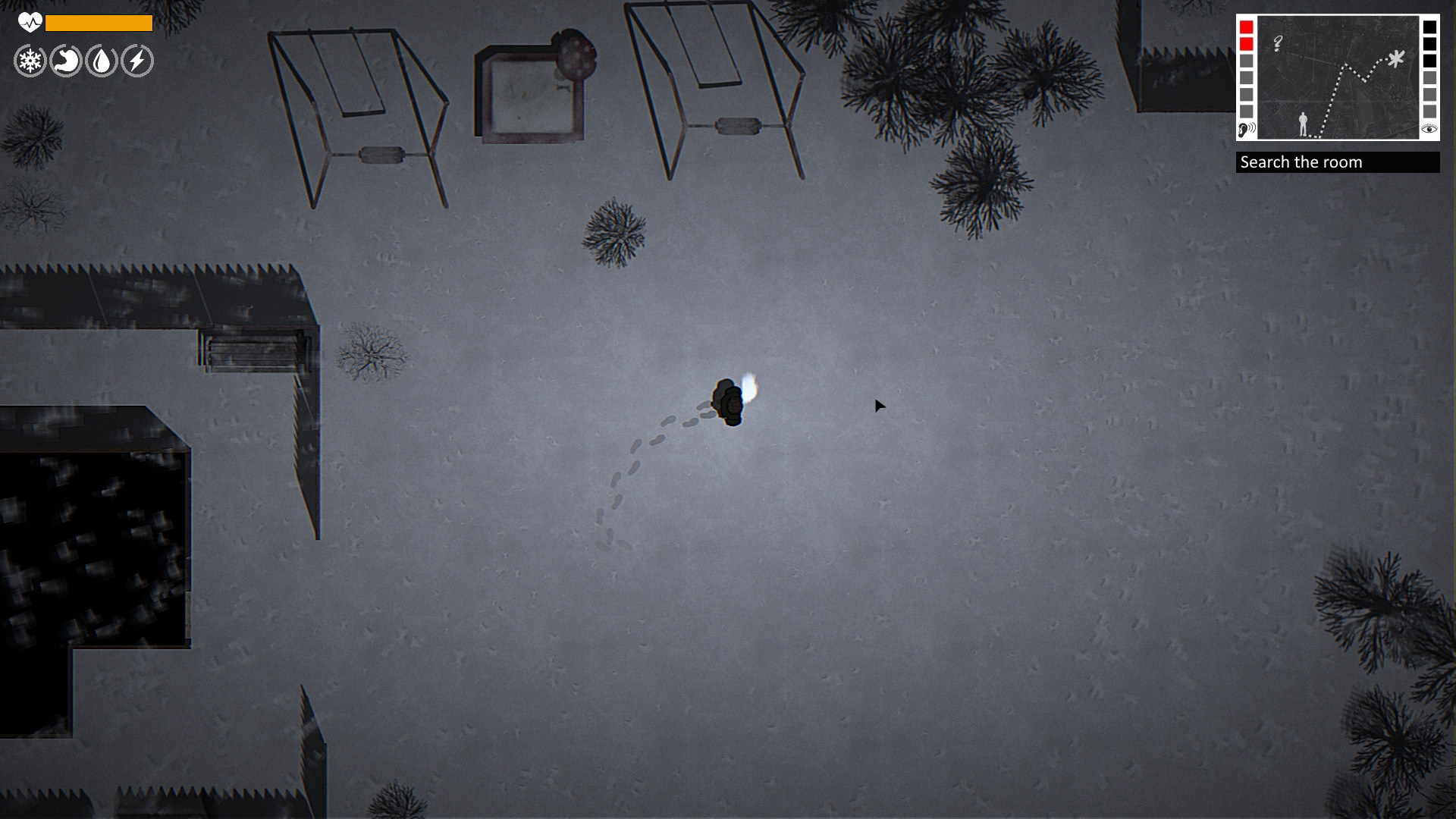Click the top red square of the noise meter
Screen dimensions: 1456x819
[1246, 27]
